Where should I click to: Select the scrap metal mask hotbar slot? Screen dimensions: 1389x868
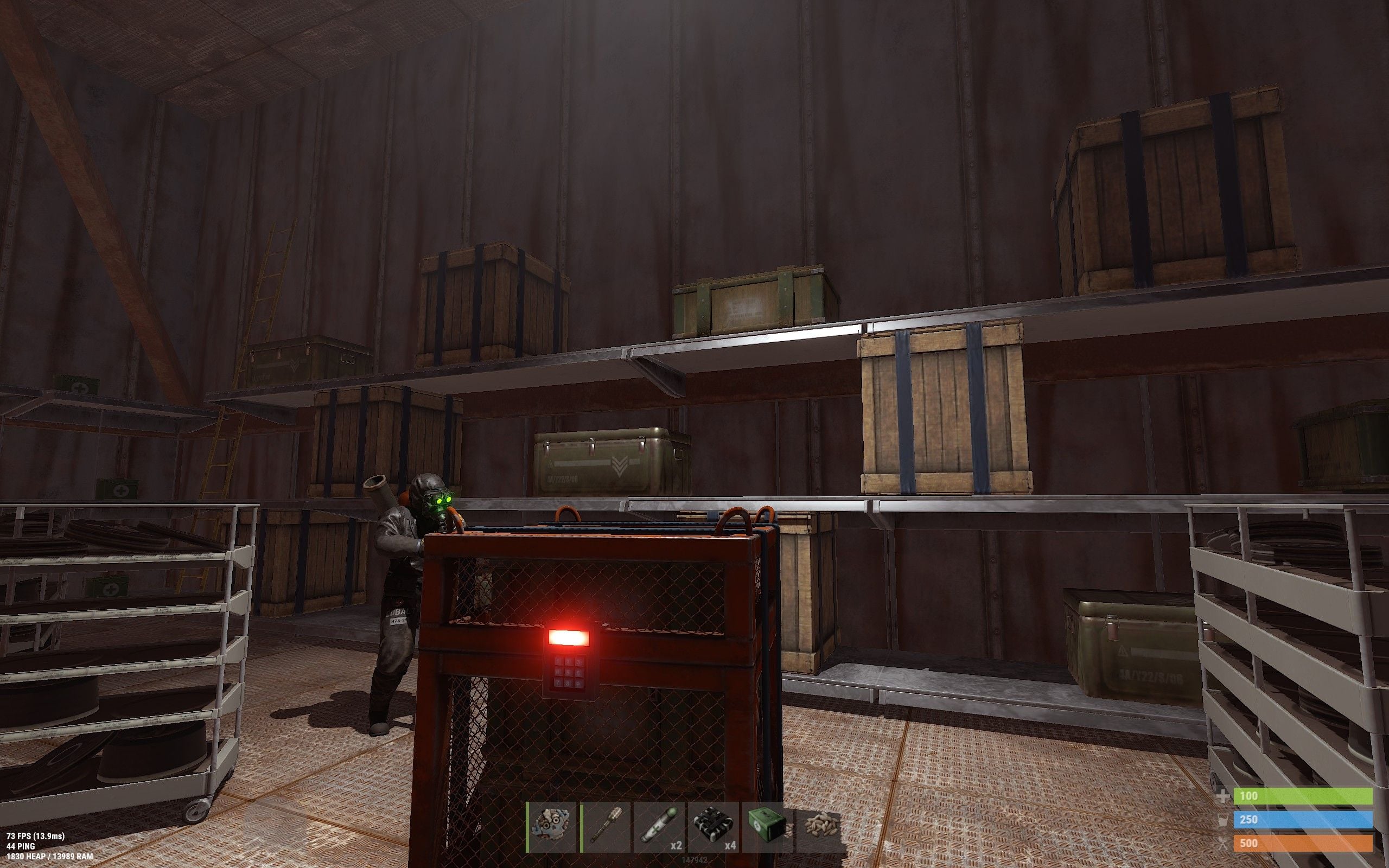(552, 827)
